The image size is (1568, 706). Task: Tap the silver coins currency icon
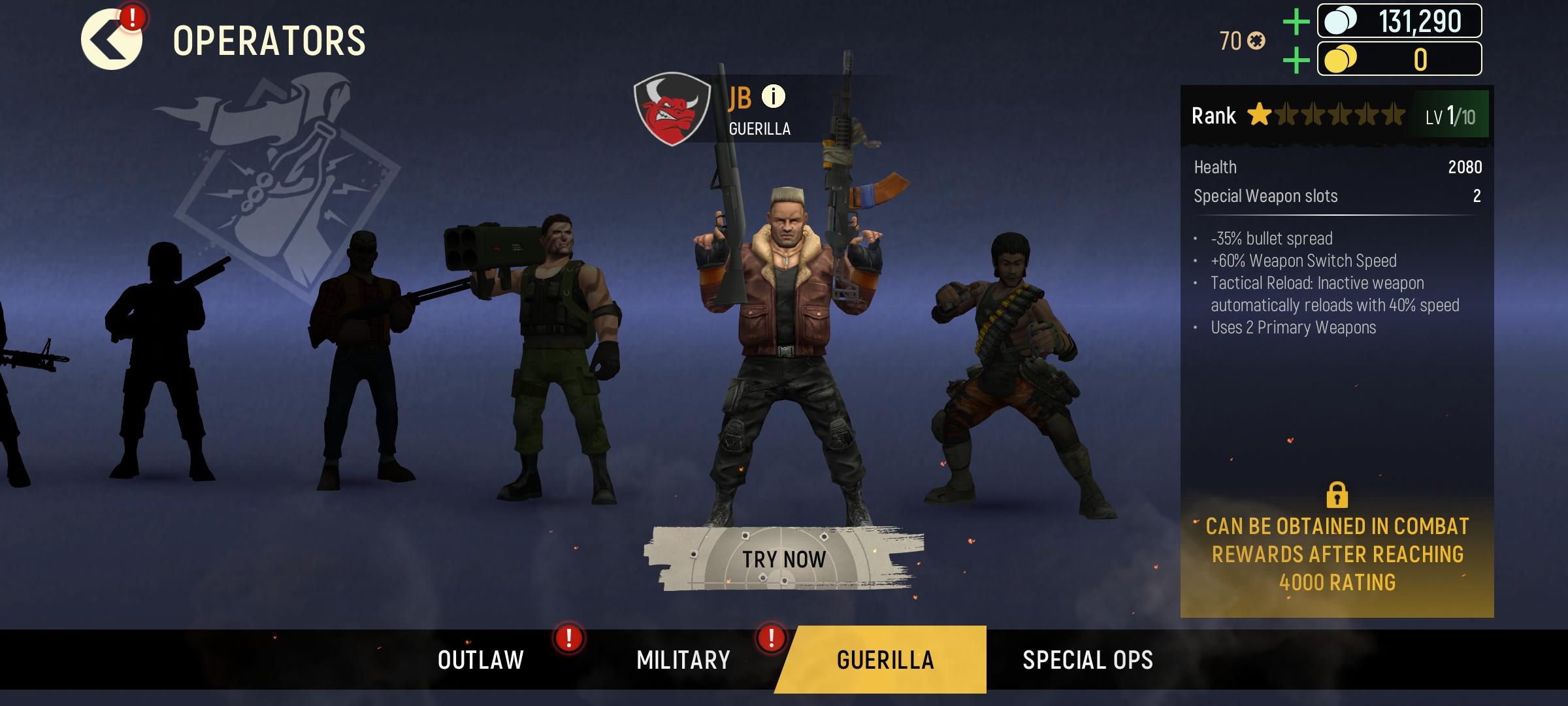click(1340, 22)
